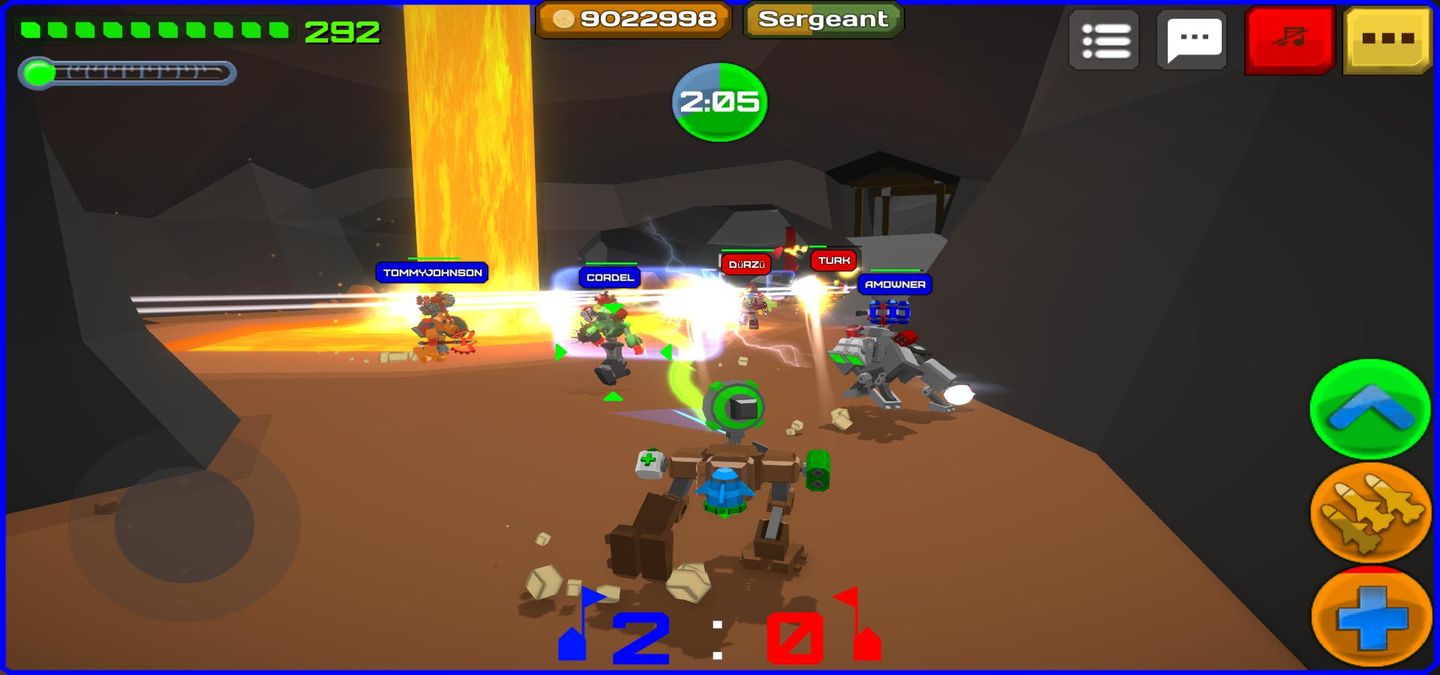Image resolution: width=1440 pixels, height=675 pixels.
Task: Open the chat speech bubble
Action: pos(1192,40)
